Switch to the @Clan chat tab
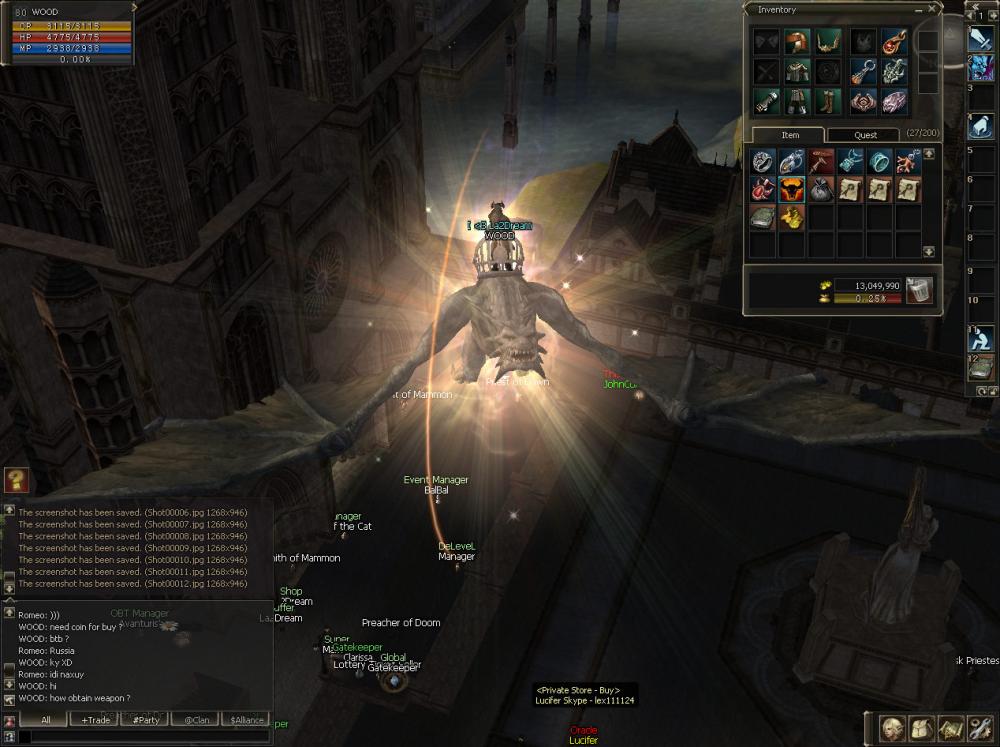The width and height of the screenshot is (1000, 747). (x=196, y=720)
